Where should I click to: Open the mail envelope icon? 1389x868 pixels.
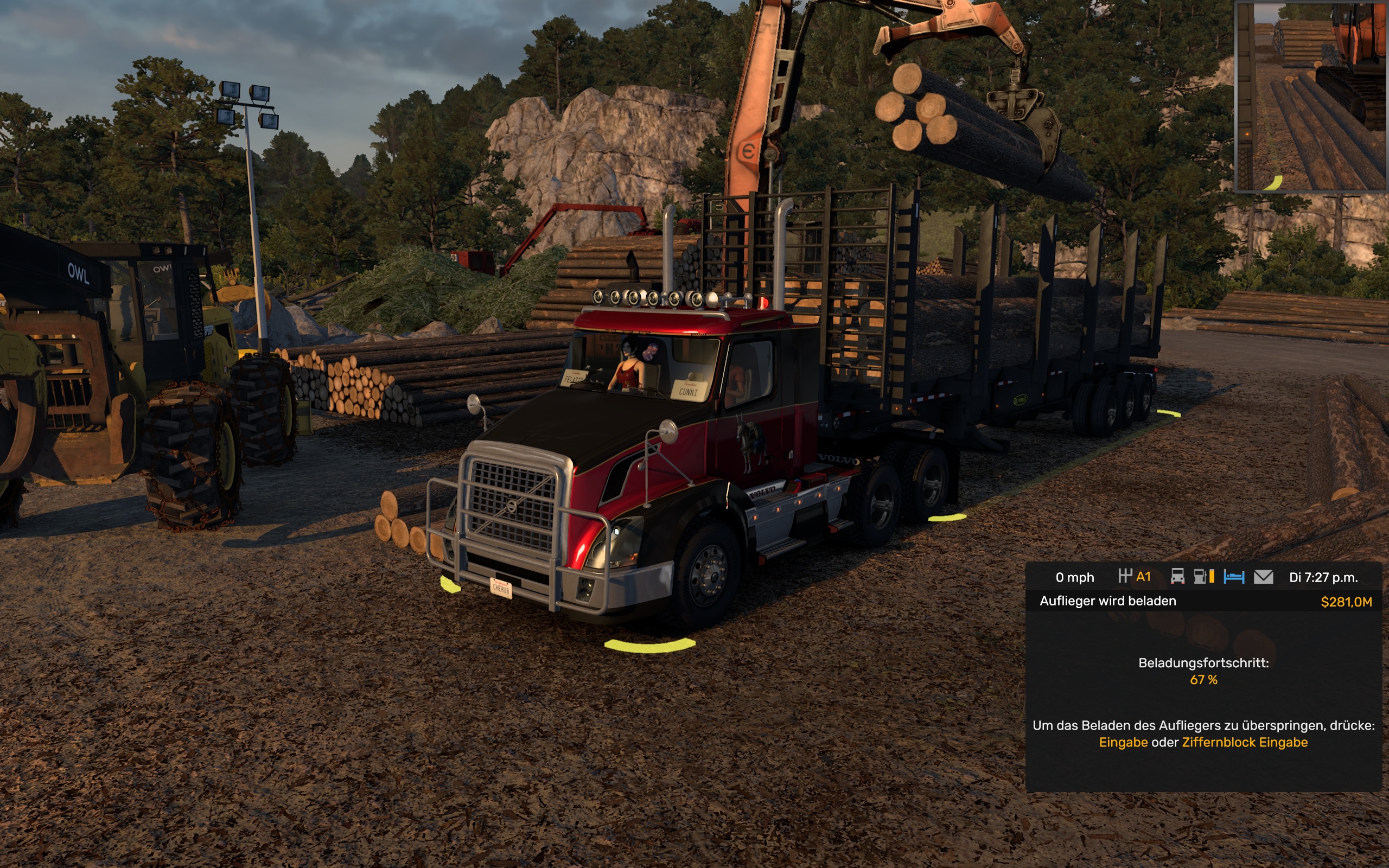tap(1263, 576)
